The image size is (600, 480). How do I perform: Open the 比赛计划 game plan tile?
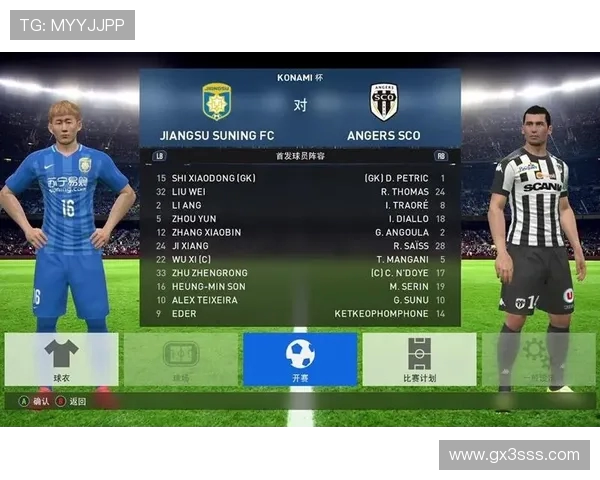419,359
